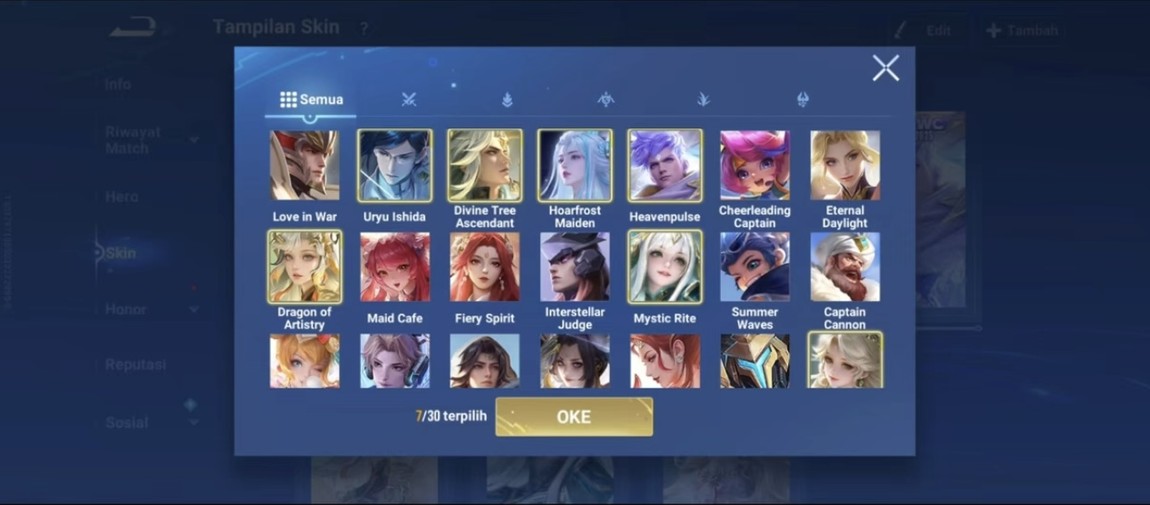This screenshot has height=505, width=1150.
Task: Toggle the Dragon of Artistry skin
Action: 304,267
